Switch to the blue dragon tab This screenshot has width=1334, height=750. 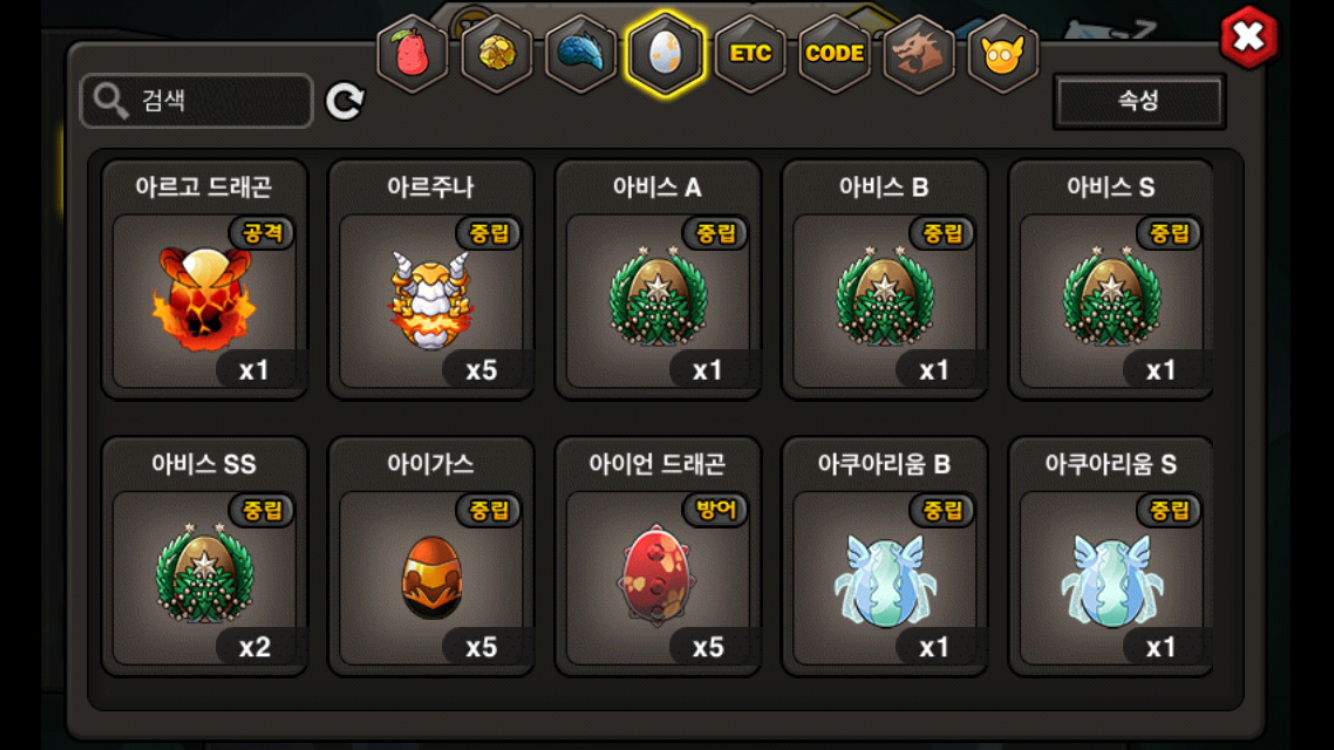(x=581, y=54)
